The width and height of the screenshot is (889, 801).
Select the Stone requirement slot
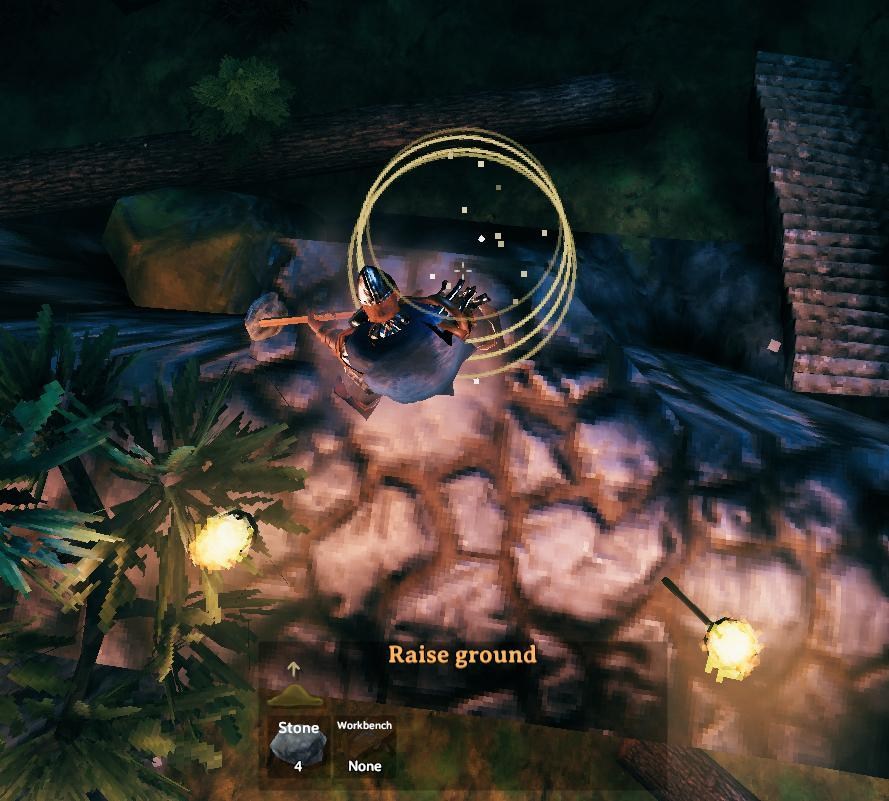click(298, 745)
